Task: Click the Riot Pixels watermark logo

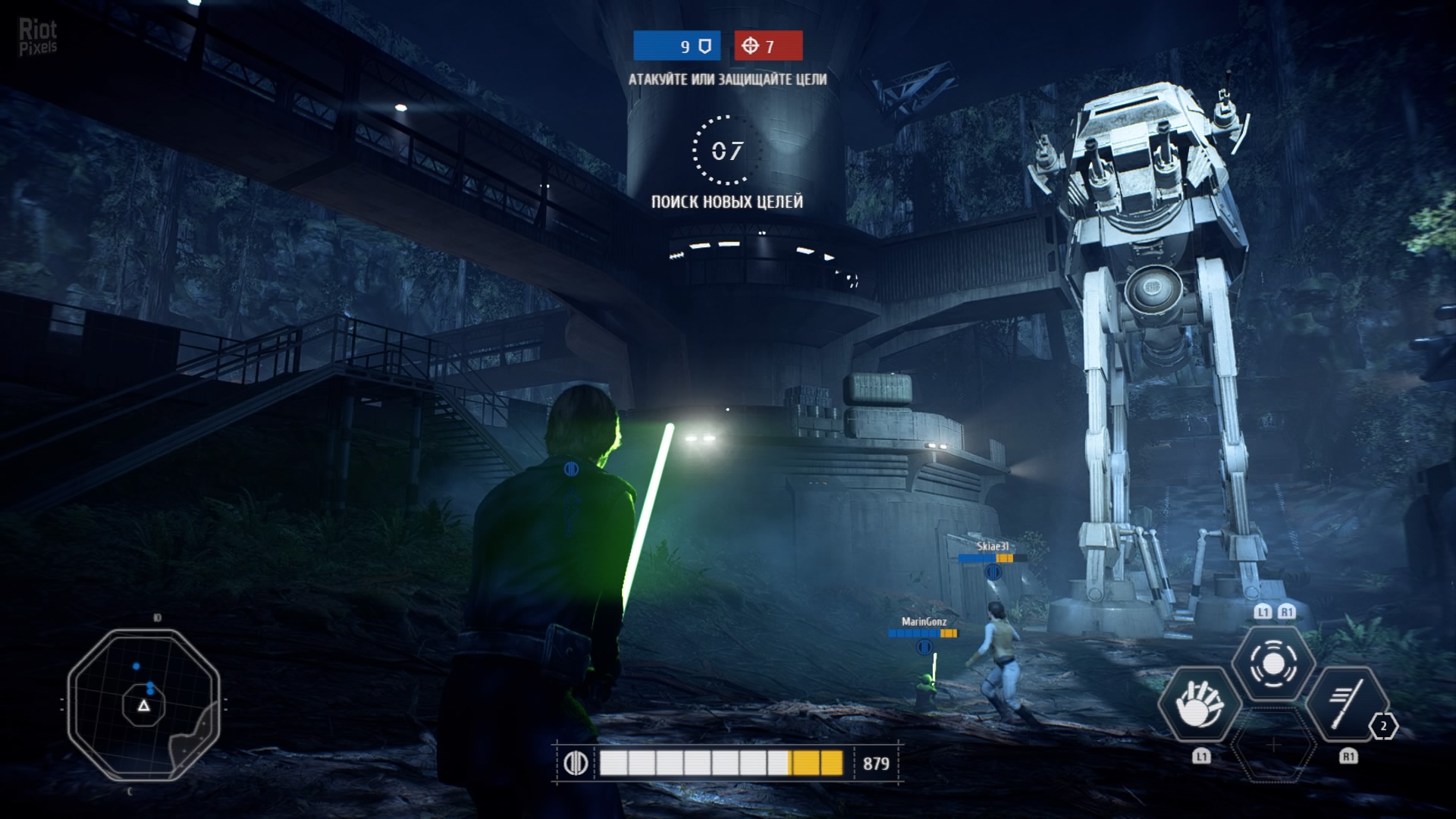Action: [38, 36]
